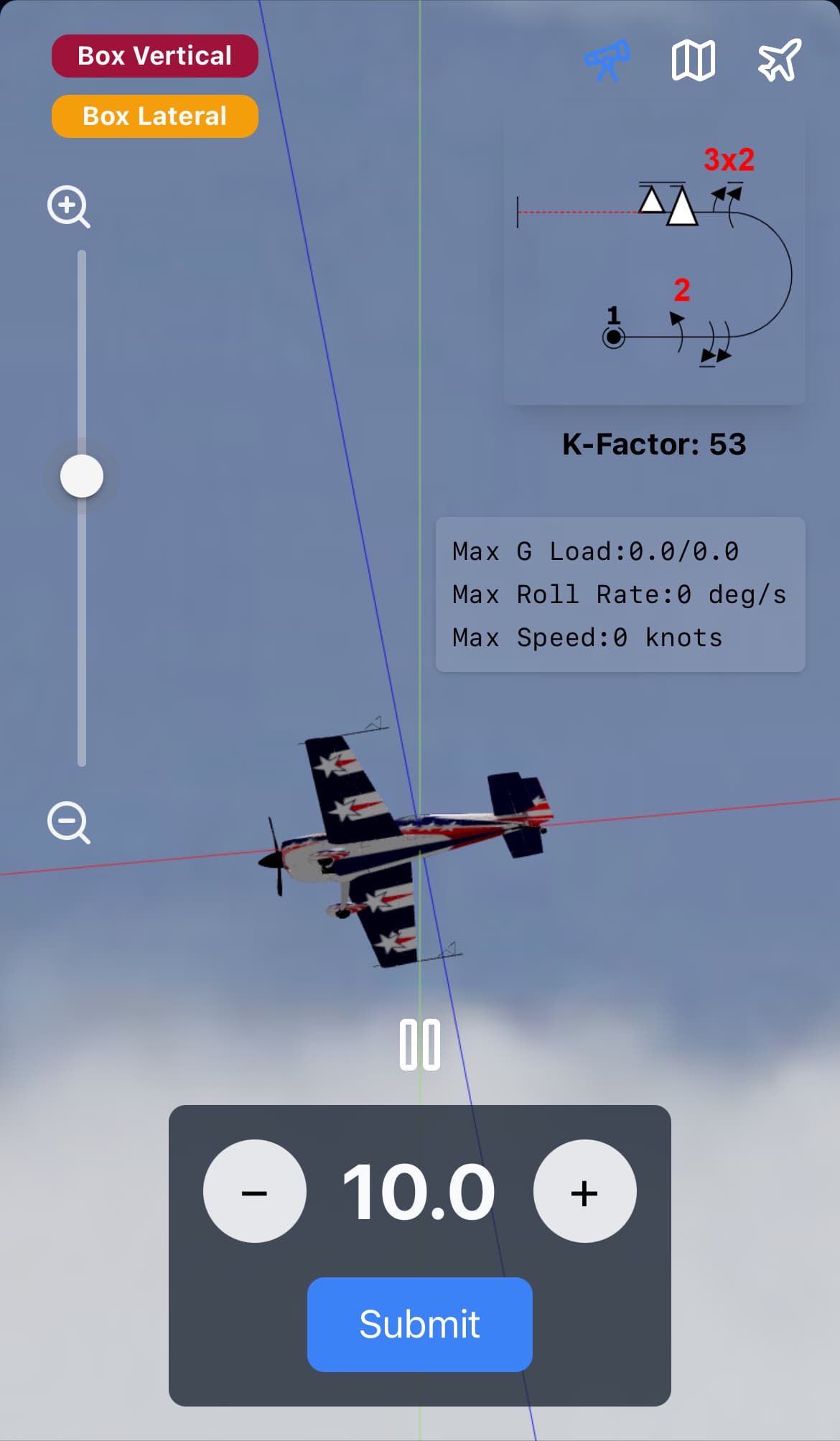Click the zoom slider handle

coord(82,476)
